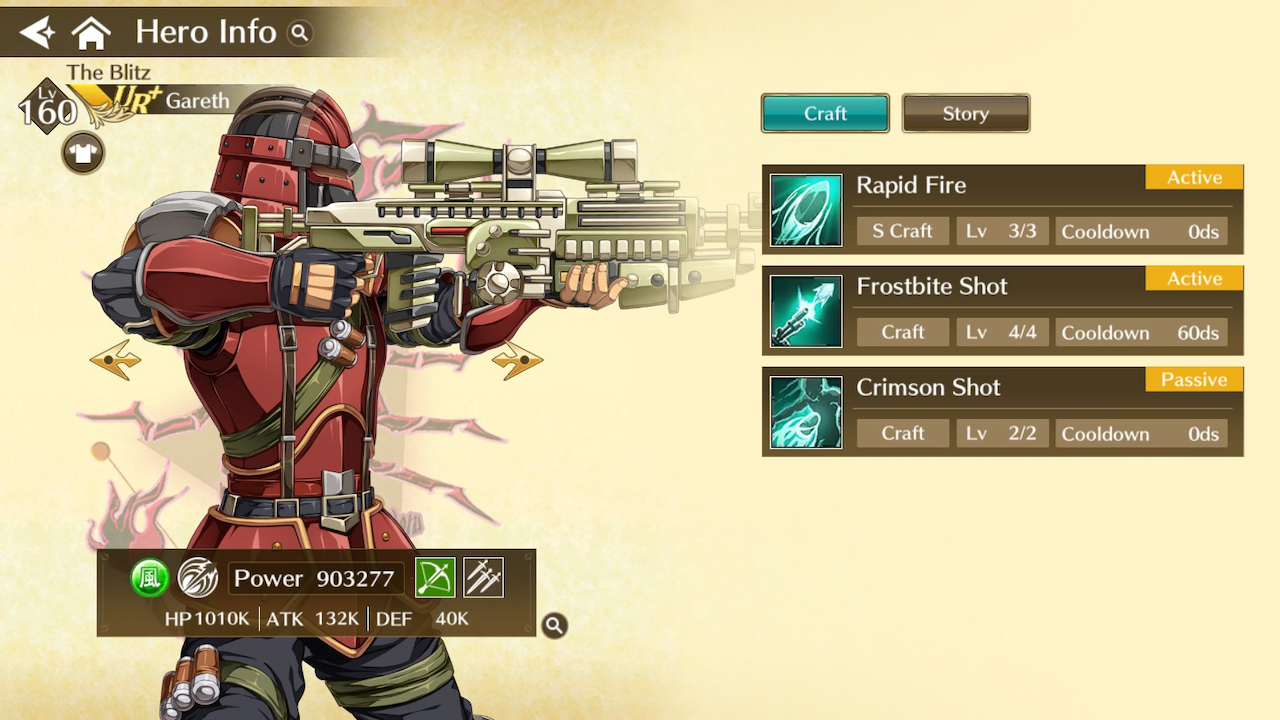Tap the green bow weapon type icon
1280x720 pixels.
pos(435,578)
